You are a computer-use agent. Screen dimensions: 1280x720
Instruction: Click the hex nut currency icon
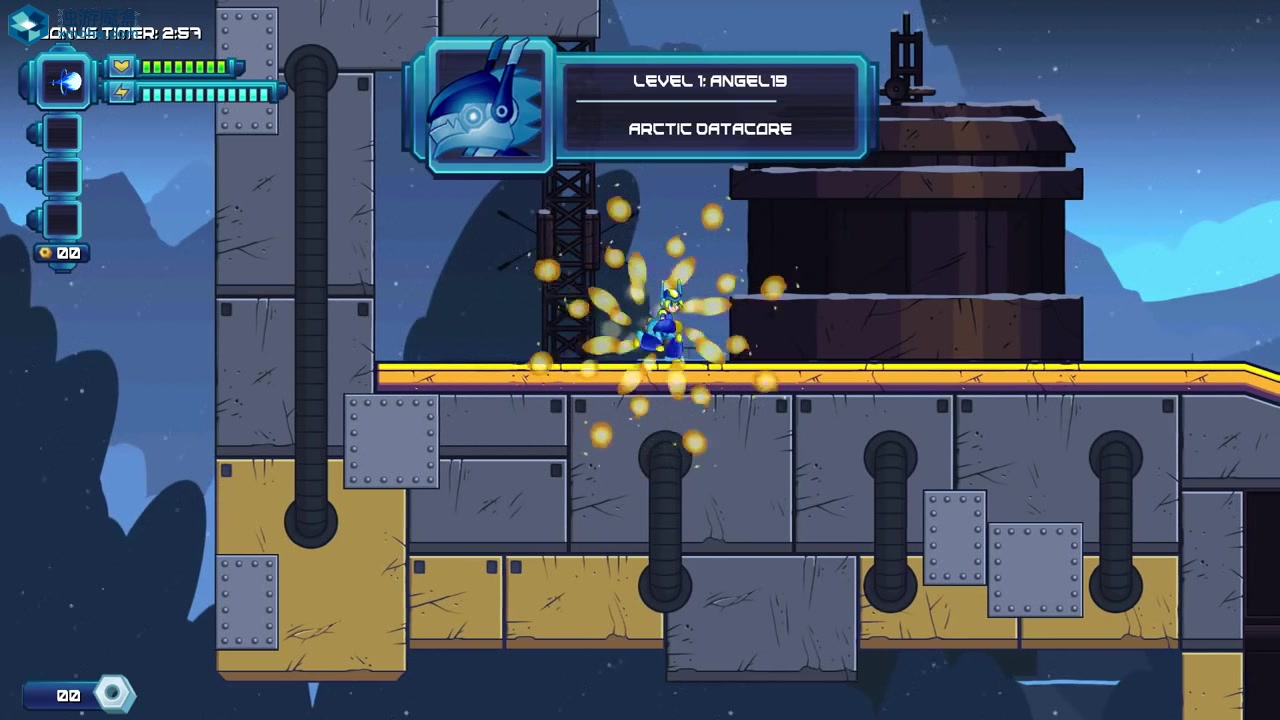113,694
